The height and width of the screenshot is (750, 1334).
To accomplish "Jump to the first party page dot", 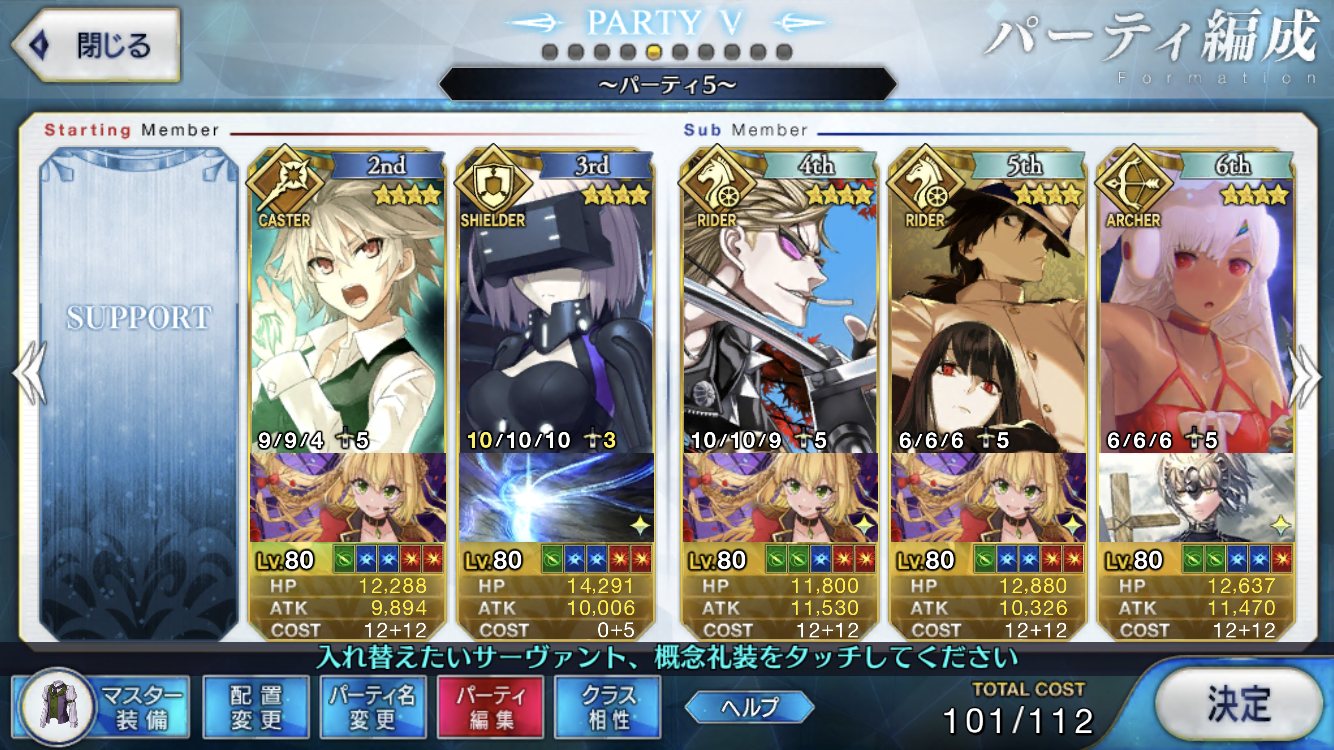I will tap(549, 51).
